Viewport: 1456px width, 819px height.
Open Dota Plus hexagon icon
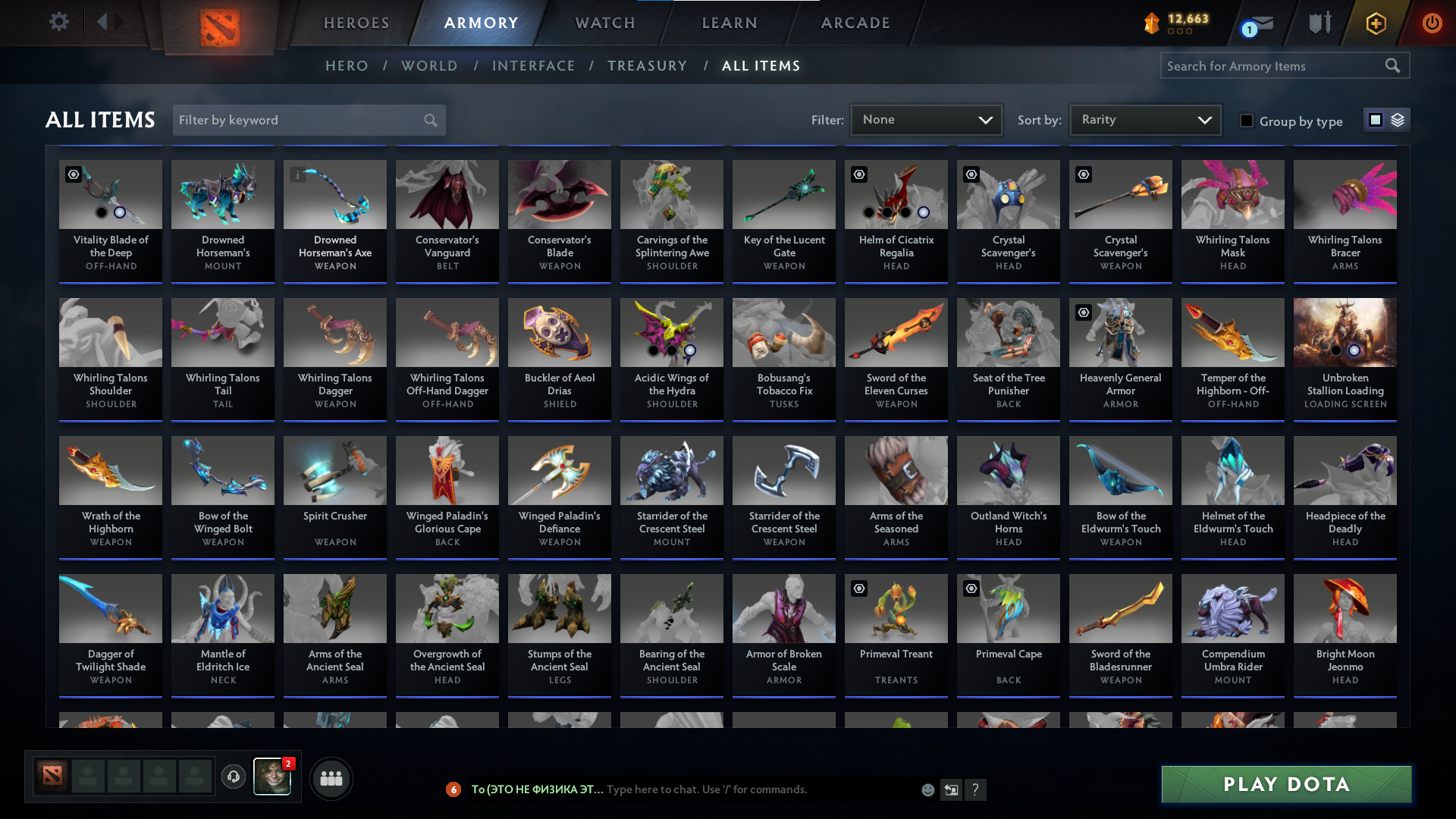1375,23
